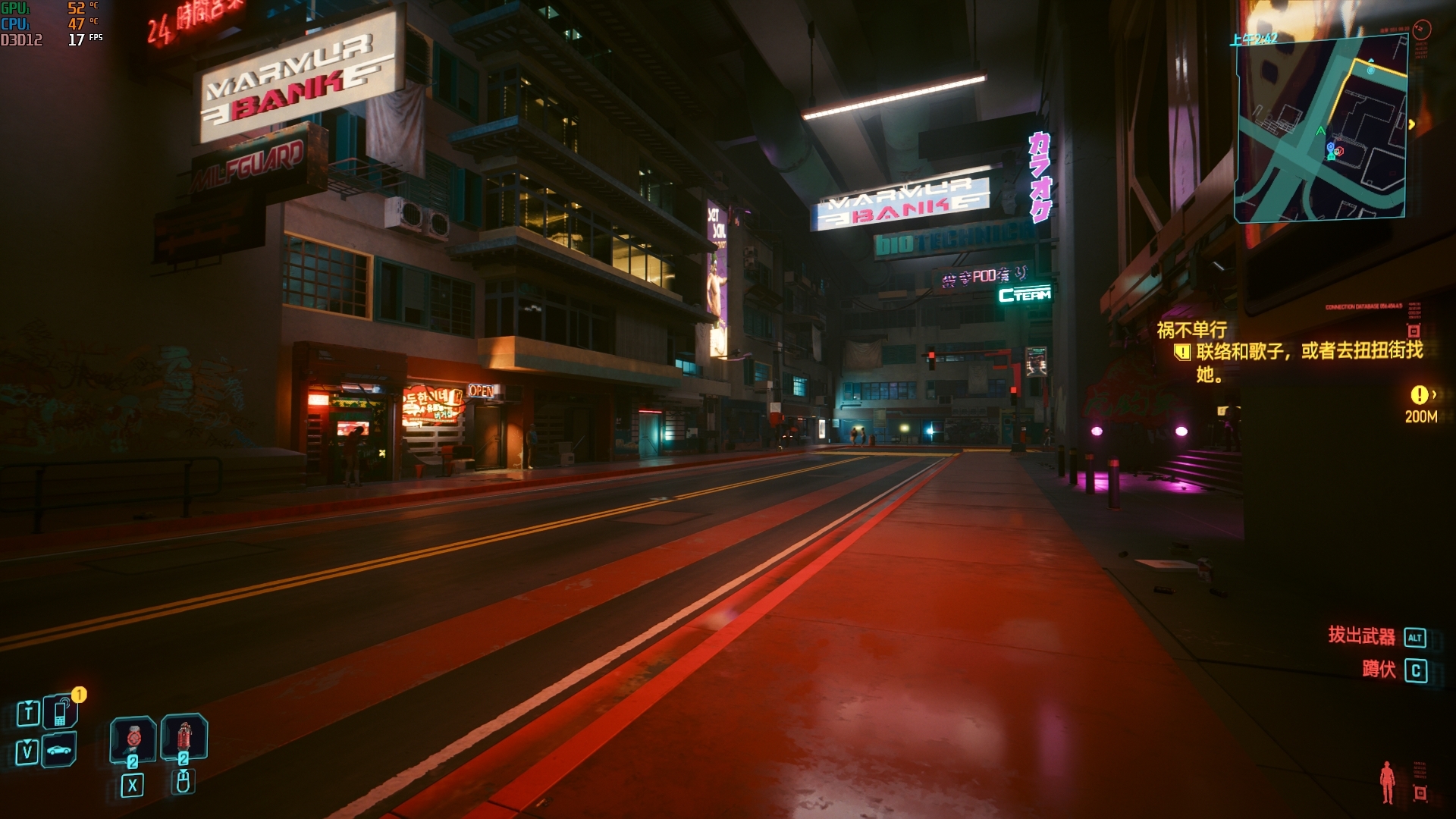Click the yellow exclamation 200M quest marker
This screenshot has height=819, width=1456.
(1419, 395)
